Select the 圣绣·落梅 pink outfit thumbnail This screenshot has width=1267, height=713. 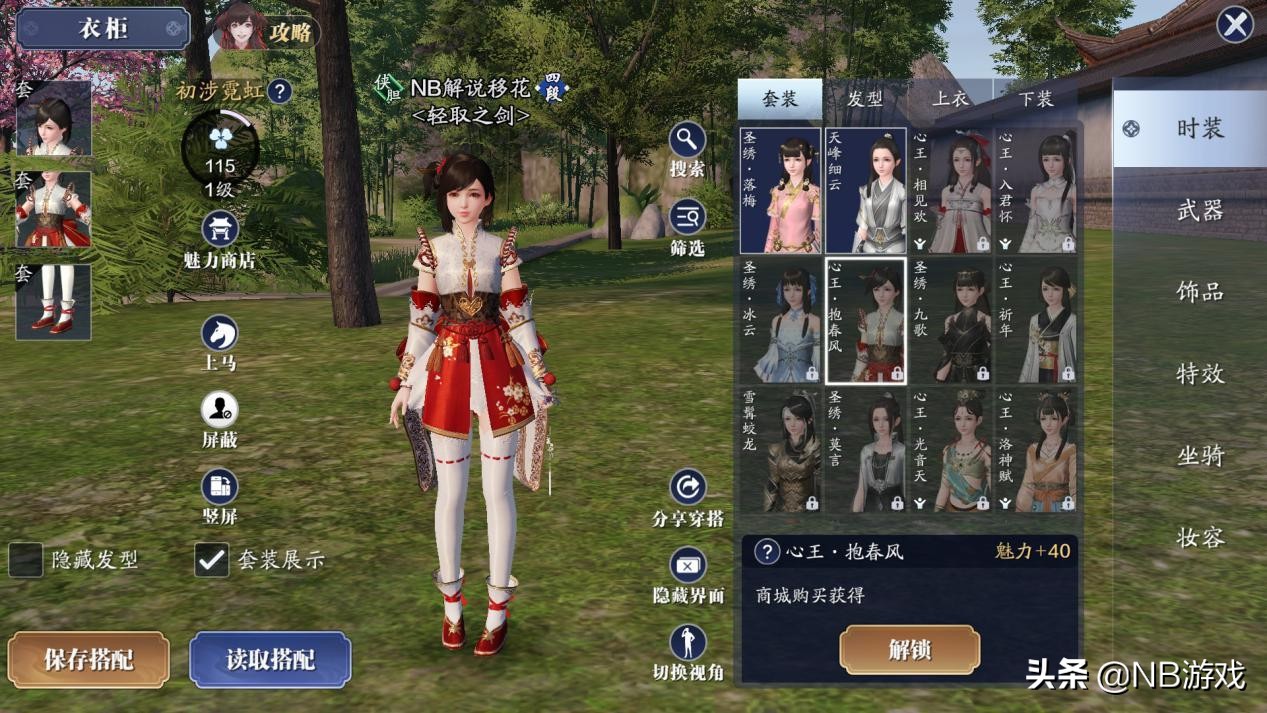click(x=781, y=190)
